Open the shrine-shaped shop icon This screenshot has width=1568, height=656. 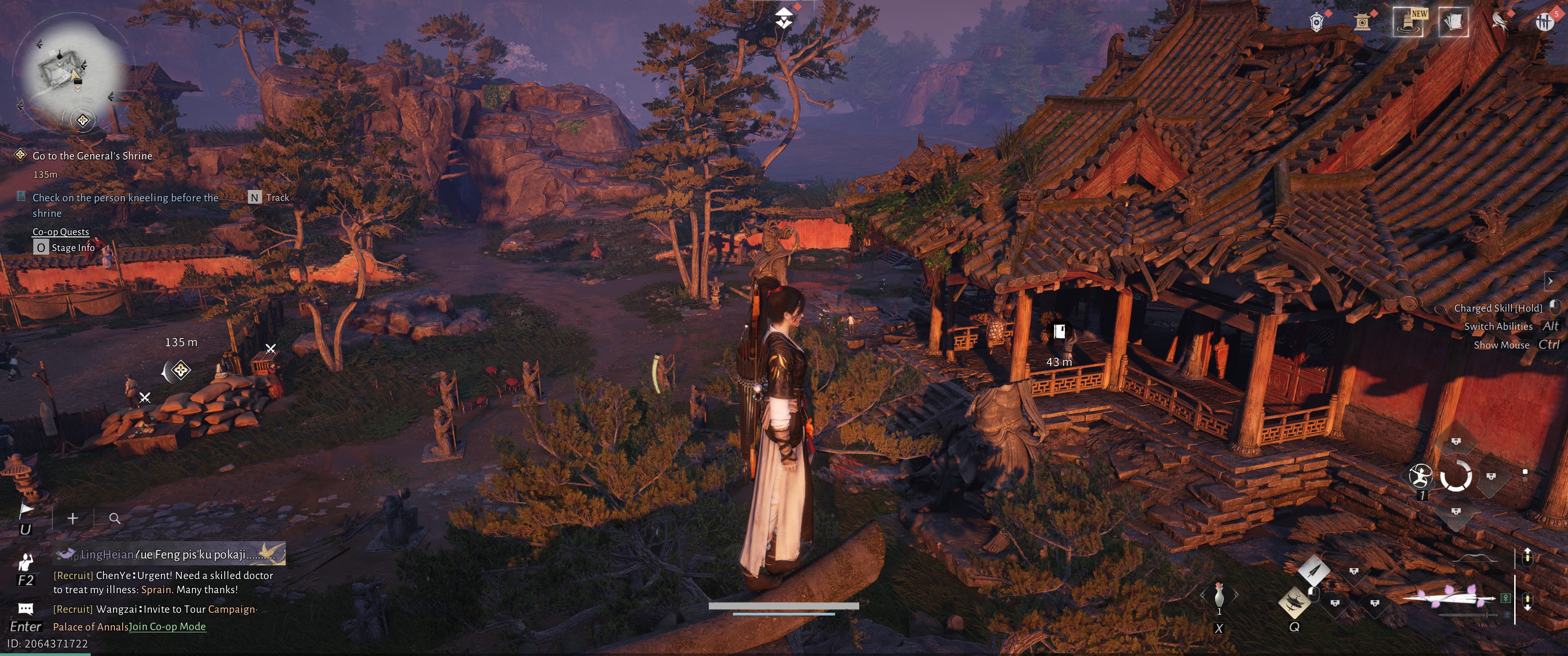1362,22
